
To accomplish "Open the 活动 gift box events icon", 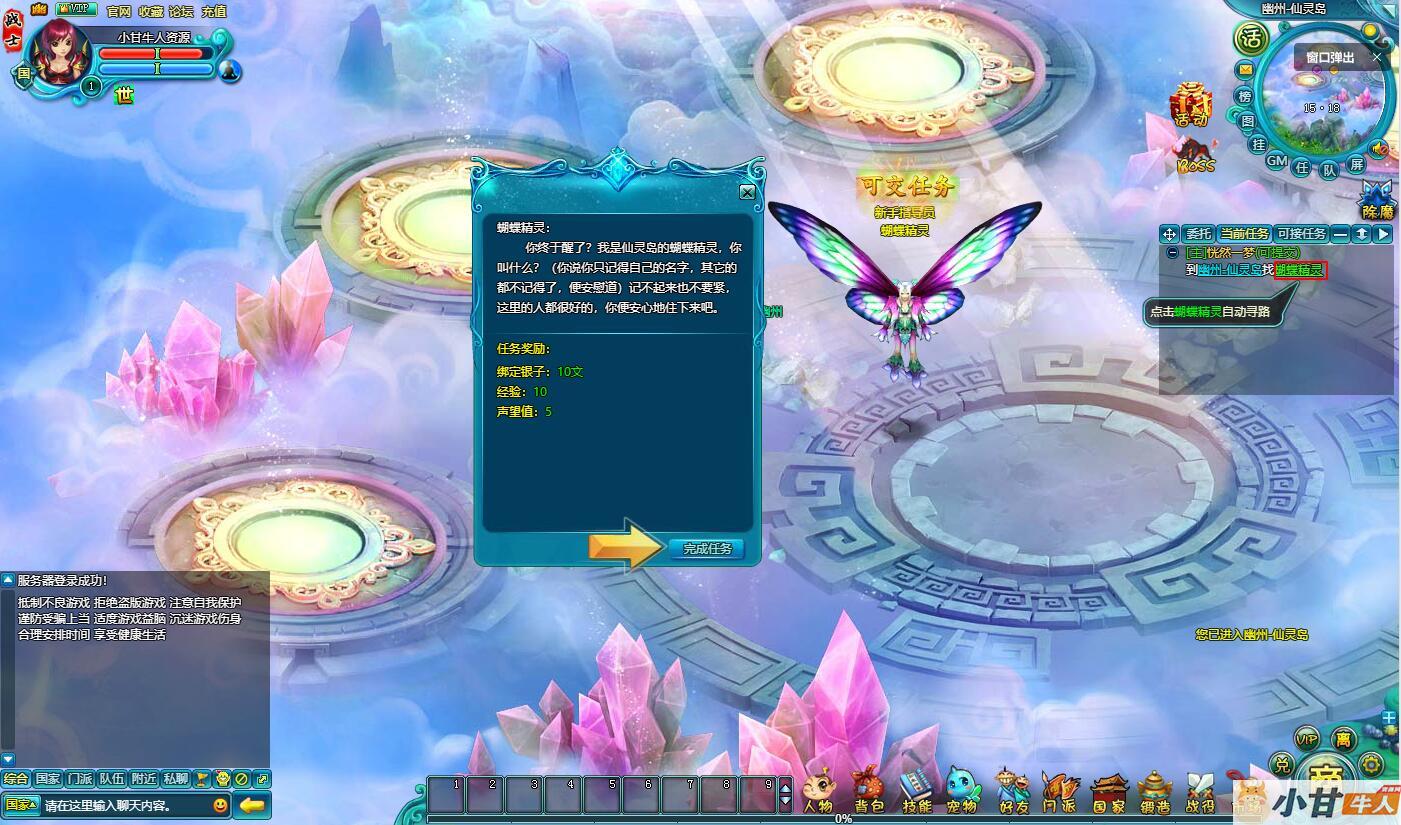I will (x=1191, y=104).
